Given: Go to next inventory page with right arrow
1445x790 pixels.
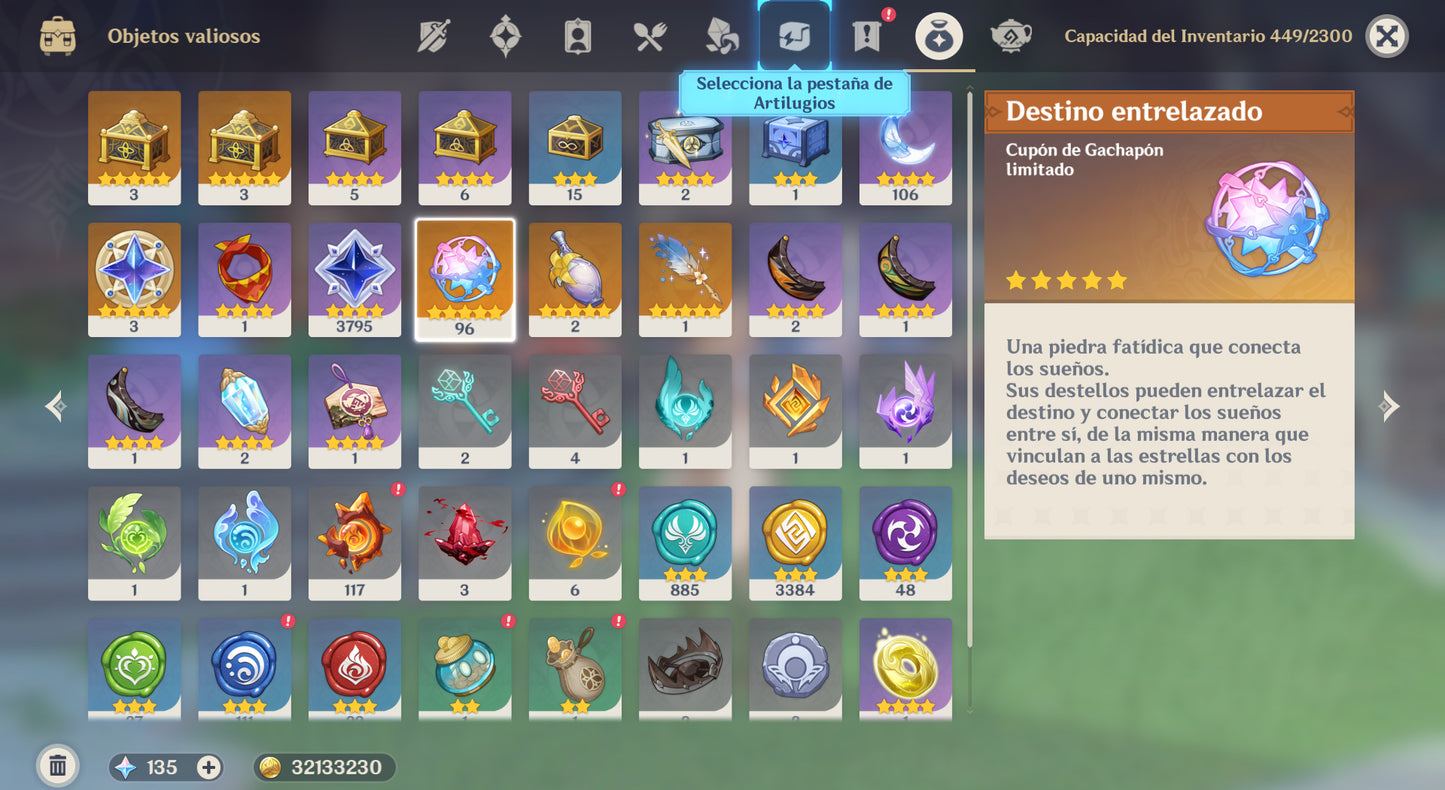Looking at the screenshot, I should tap(1389, 406).
